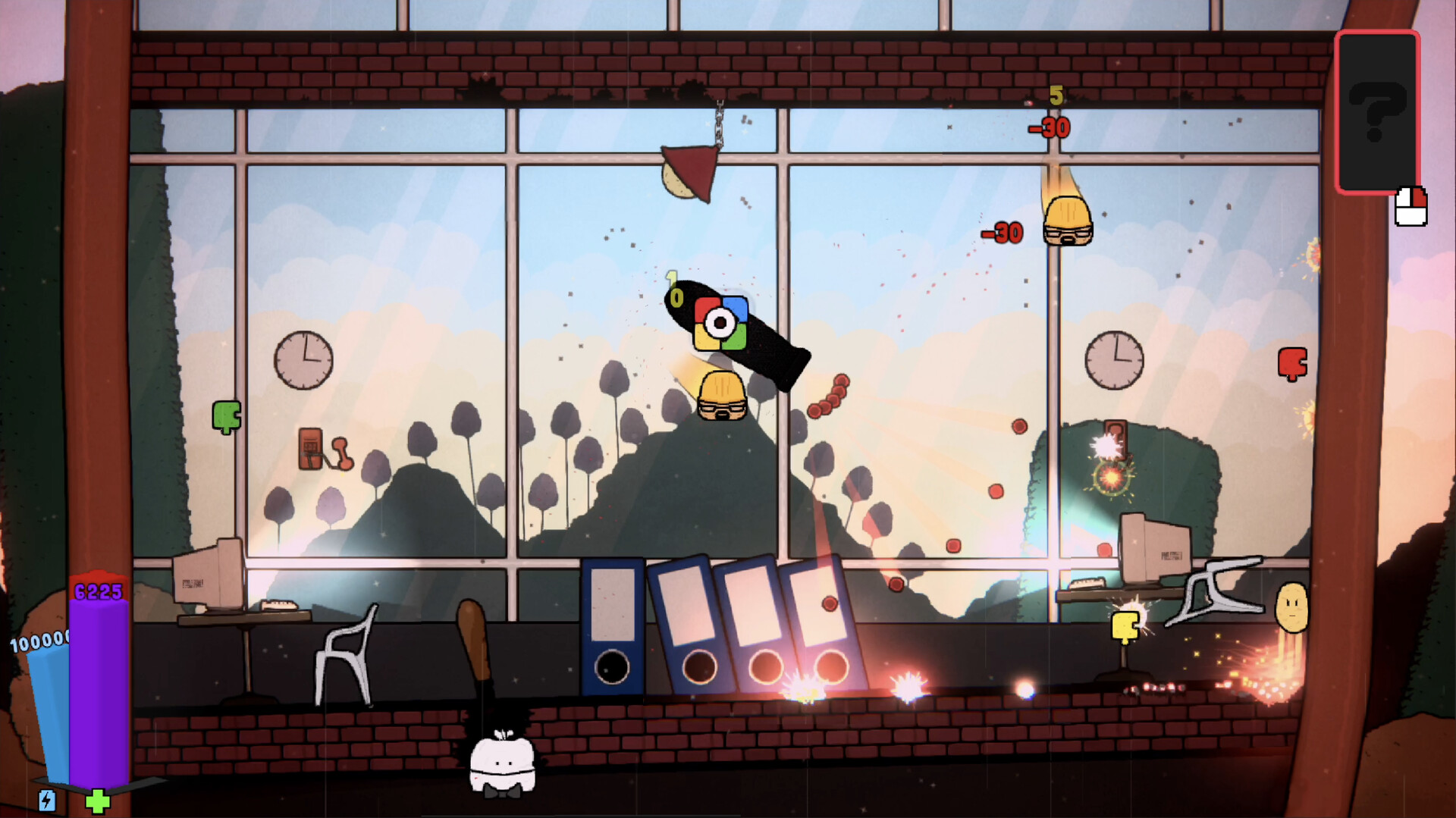Click the green plus under the health bar
This screenshot has width=1456, height=818.
pyautogui.click(x=97, y=800)
